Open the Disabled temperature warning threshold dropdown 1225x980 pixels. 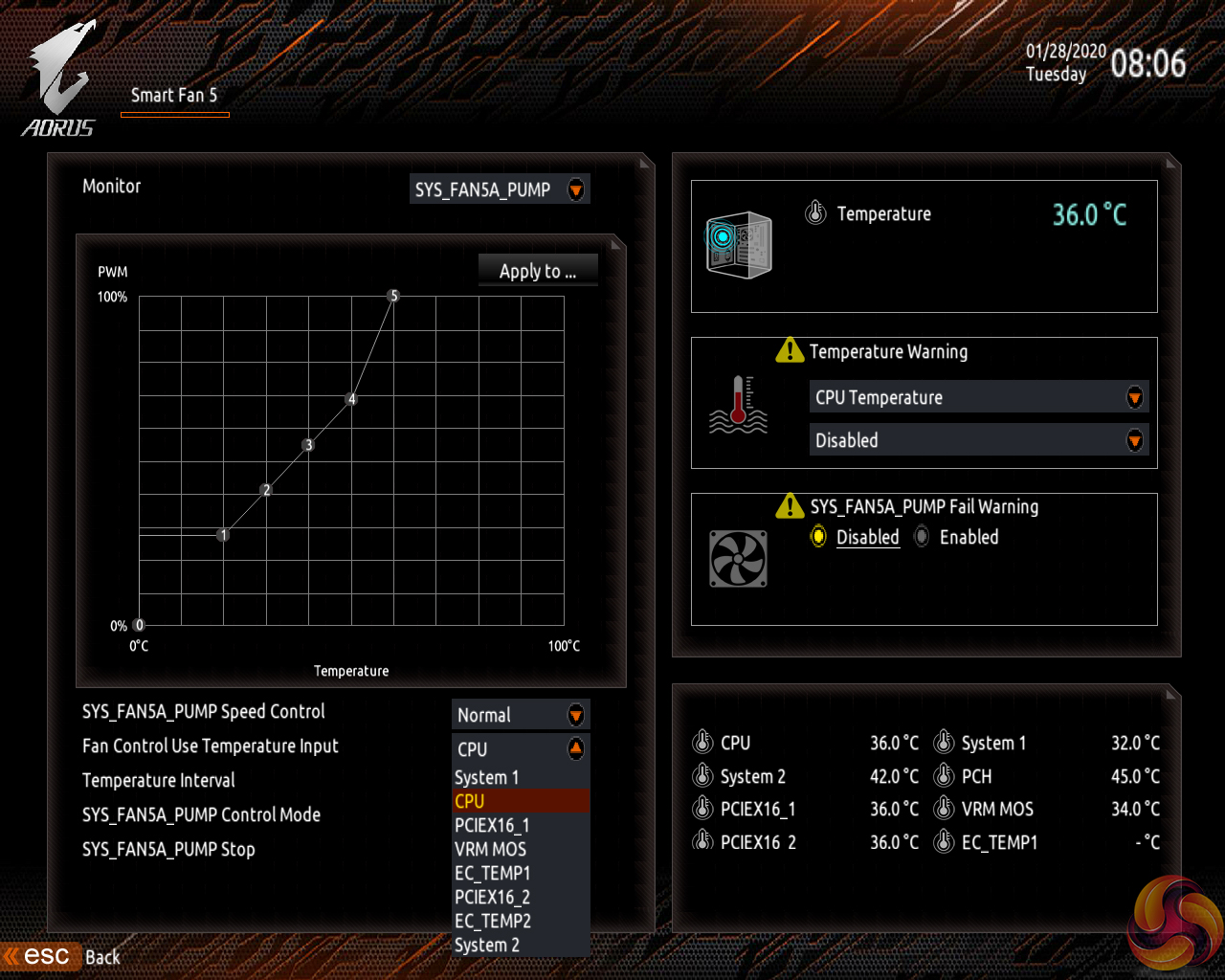click(x=978, y=440)
